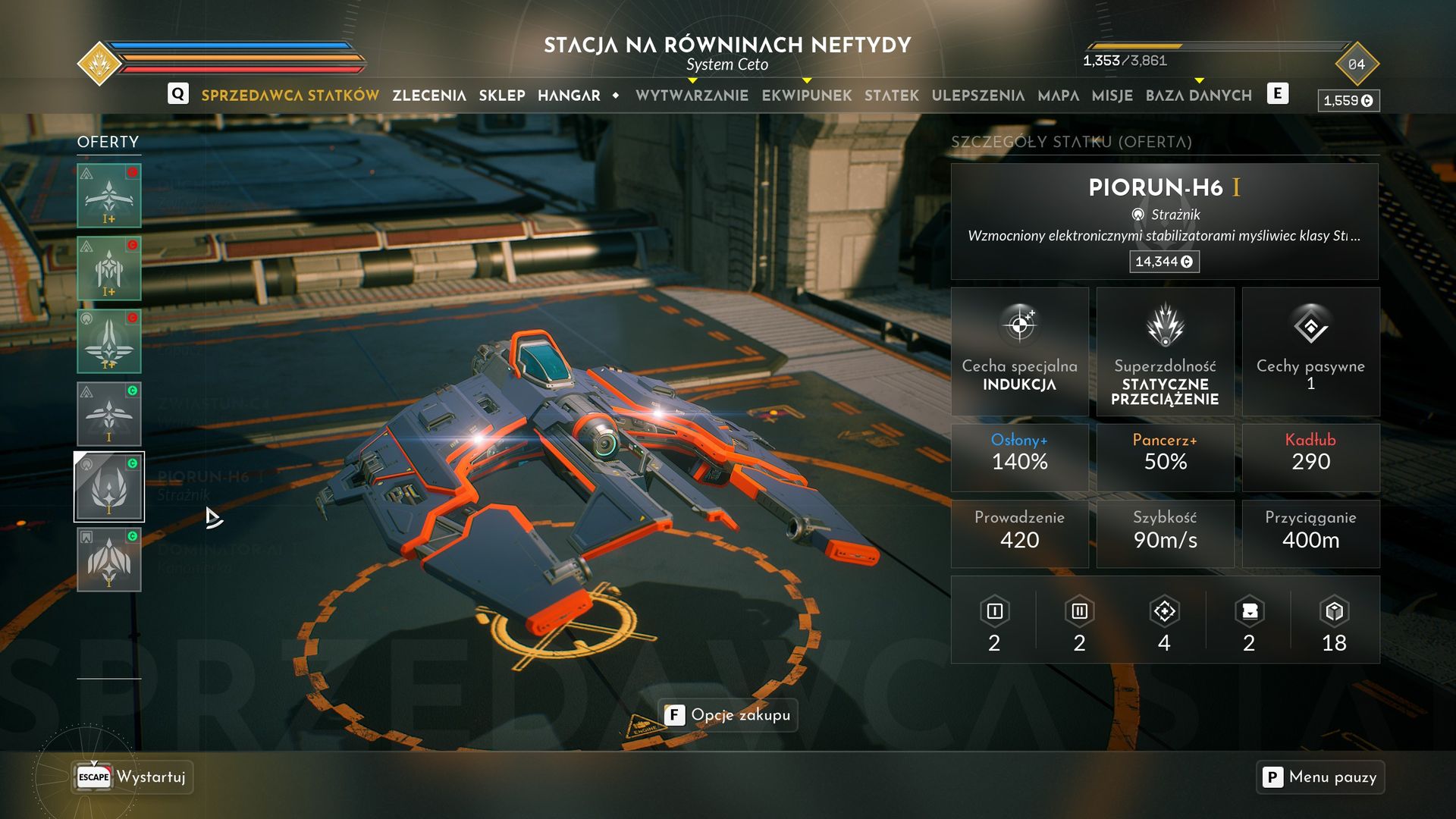Click the Wystartuj launch button
This screenshot has height=819, width=1456.
(133, 777)
